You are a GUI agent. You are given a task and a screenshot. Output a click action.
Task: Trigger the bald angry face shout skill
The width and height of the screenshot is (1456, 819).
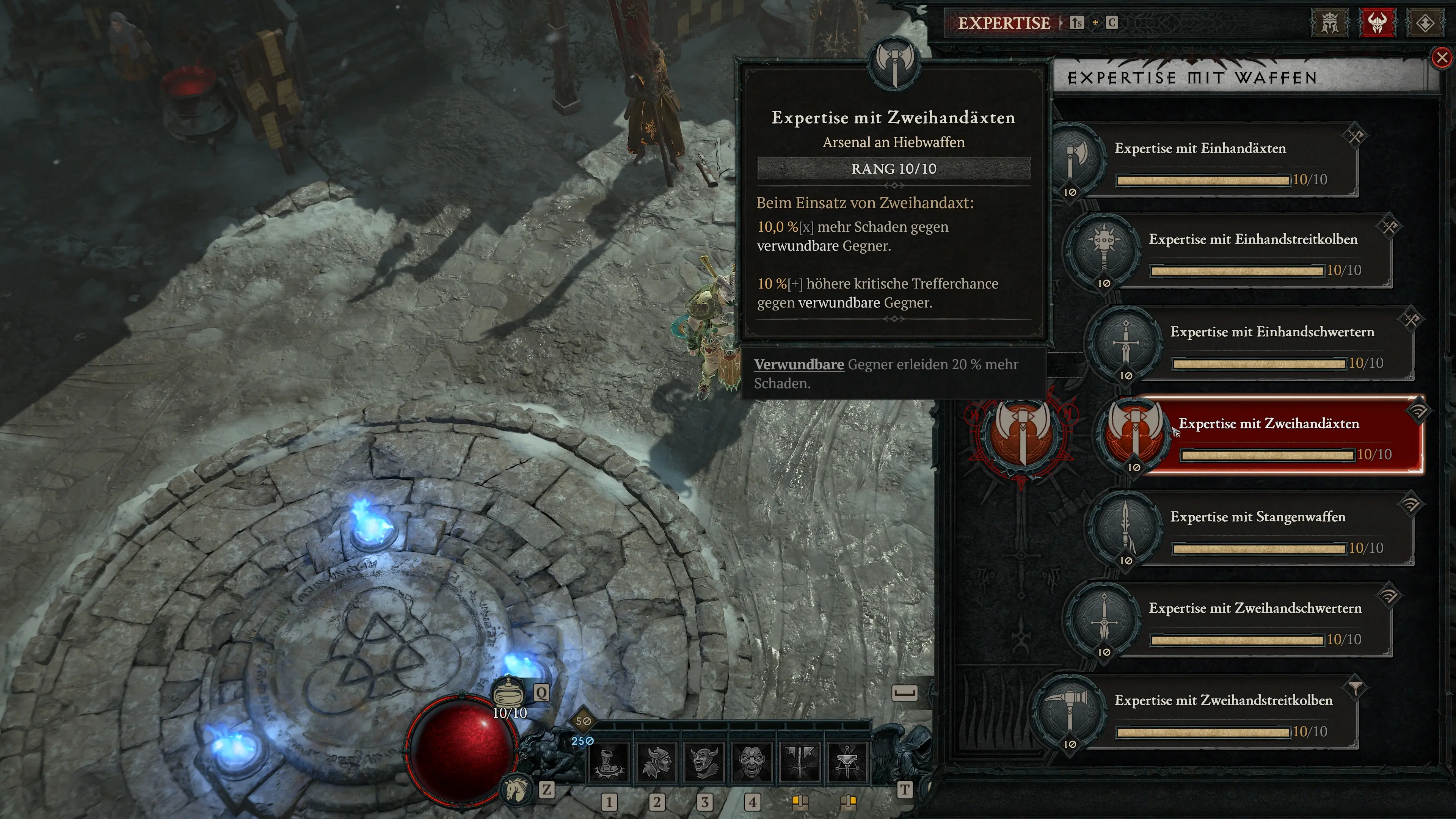point(752,761)
